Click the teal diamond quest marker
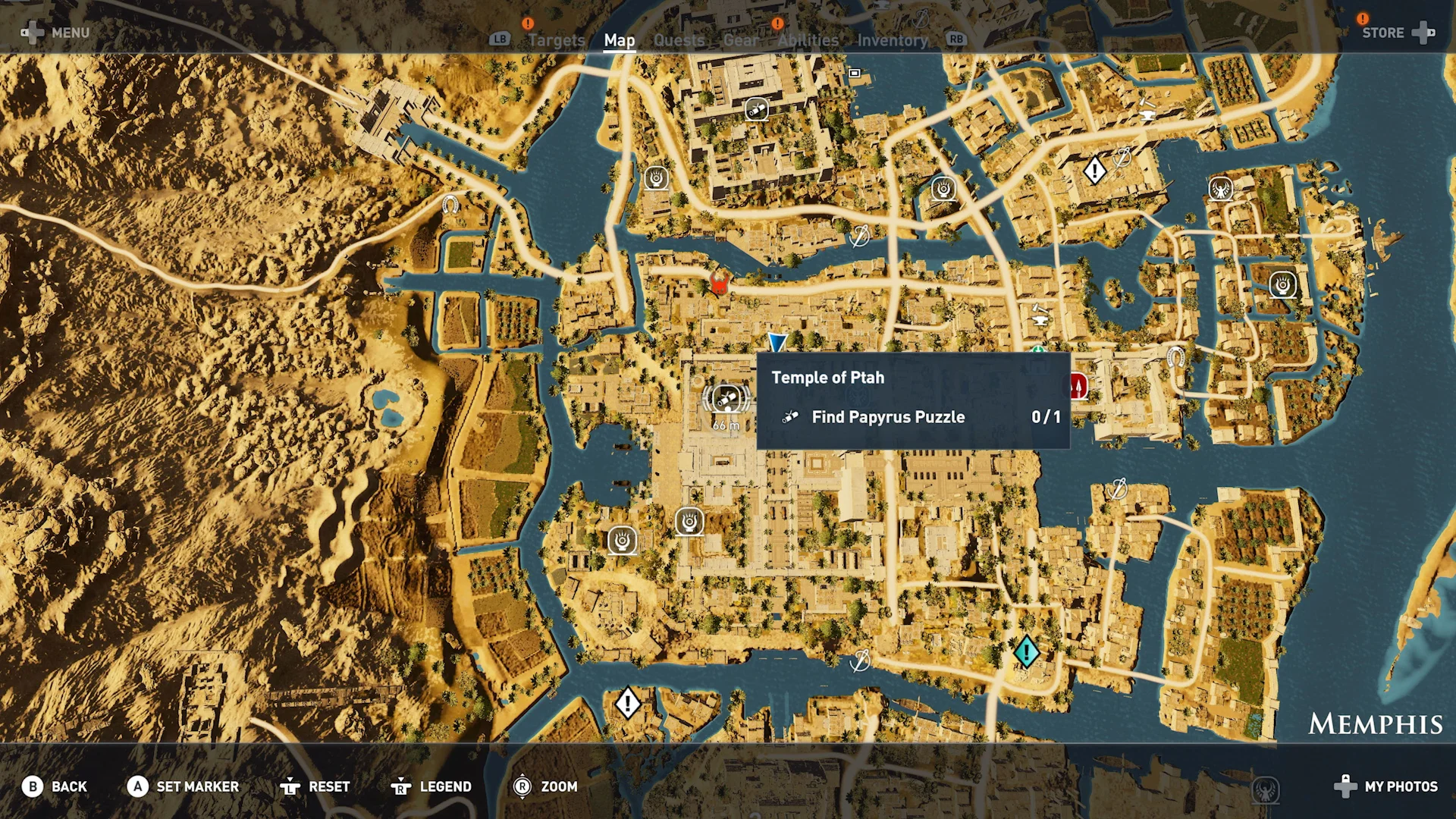Image resolution: width=1456 pixels, height=819 pixels. [x=1026, y=651]
